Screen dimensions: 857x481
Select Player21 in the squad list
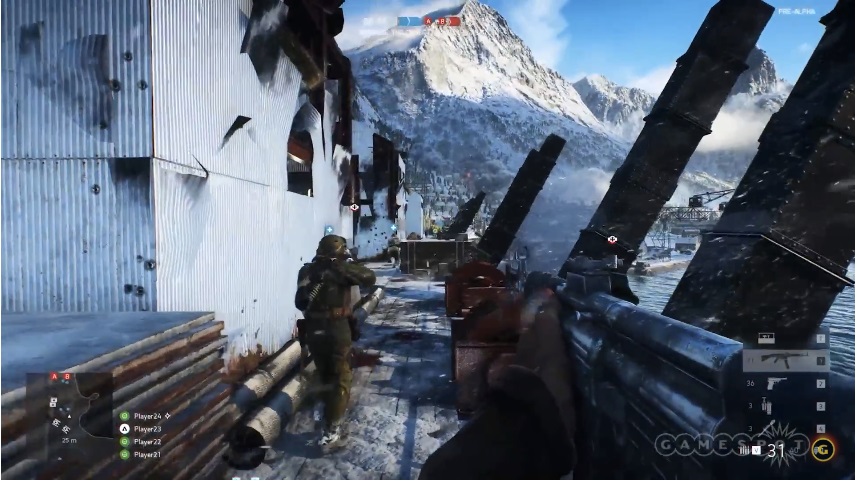(147, 454)
